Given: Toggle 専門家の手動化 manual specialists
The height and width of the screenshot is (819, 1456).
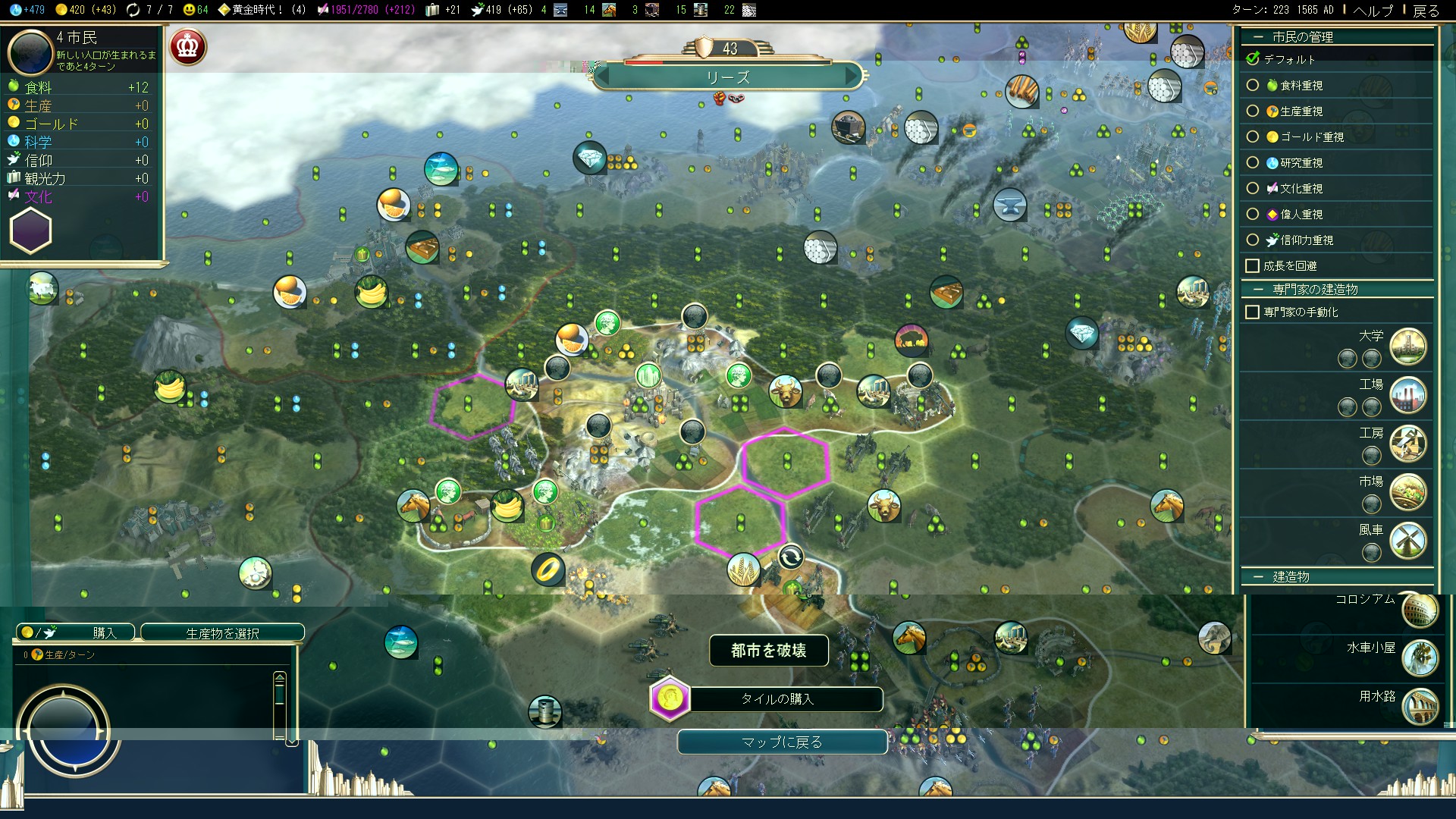Looking at the screenshot, I should pyautogui.click(x=1253, y=312).
